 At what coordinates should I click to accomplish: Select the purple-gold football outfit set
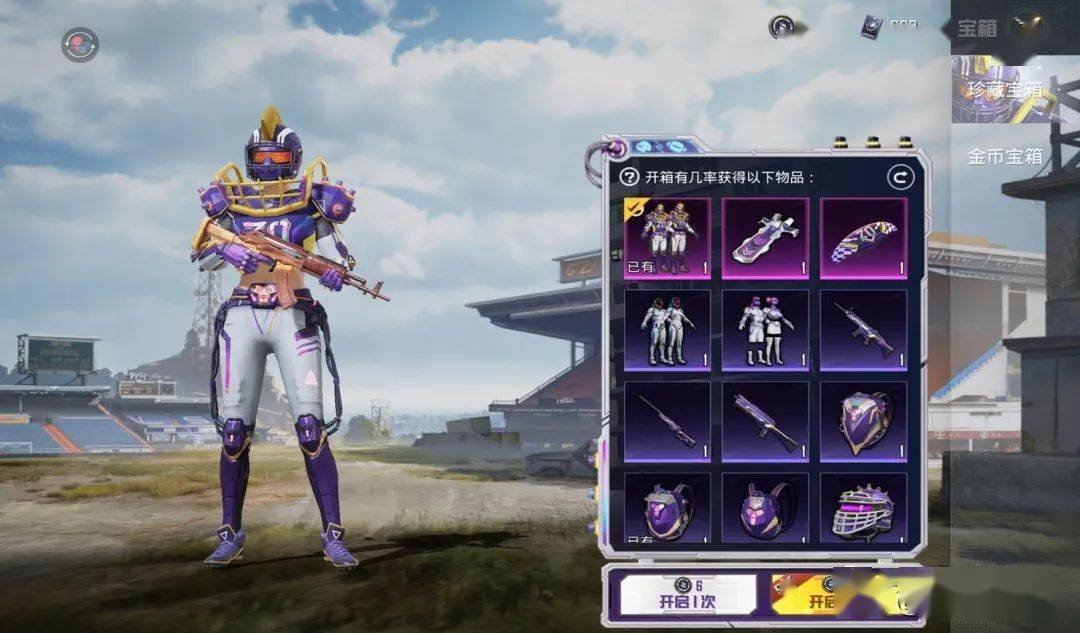[667, 238]
